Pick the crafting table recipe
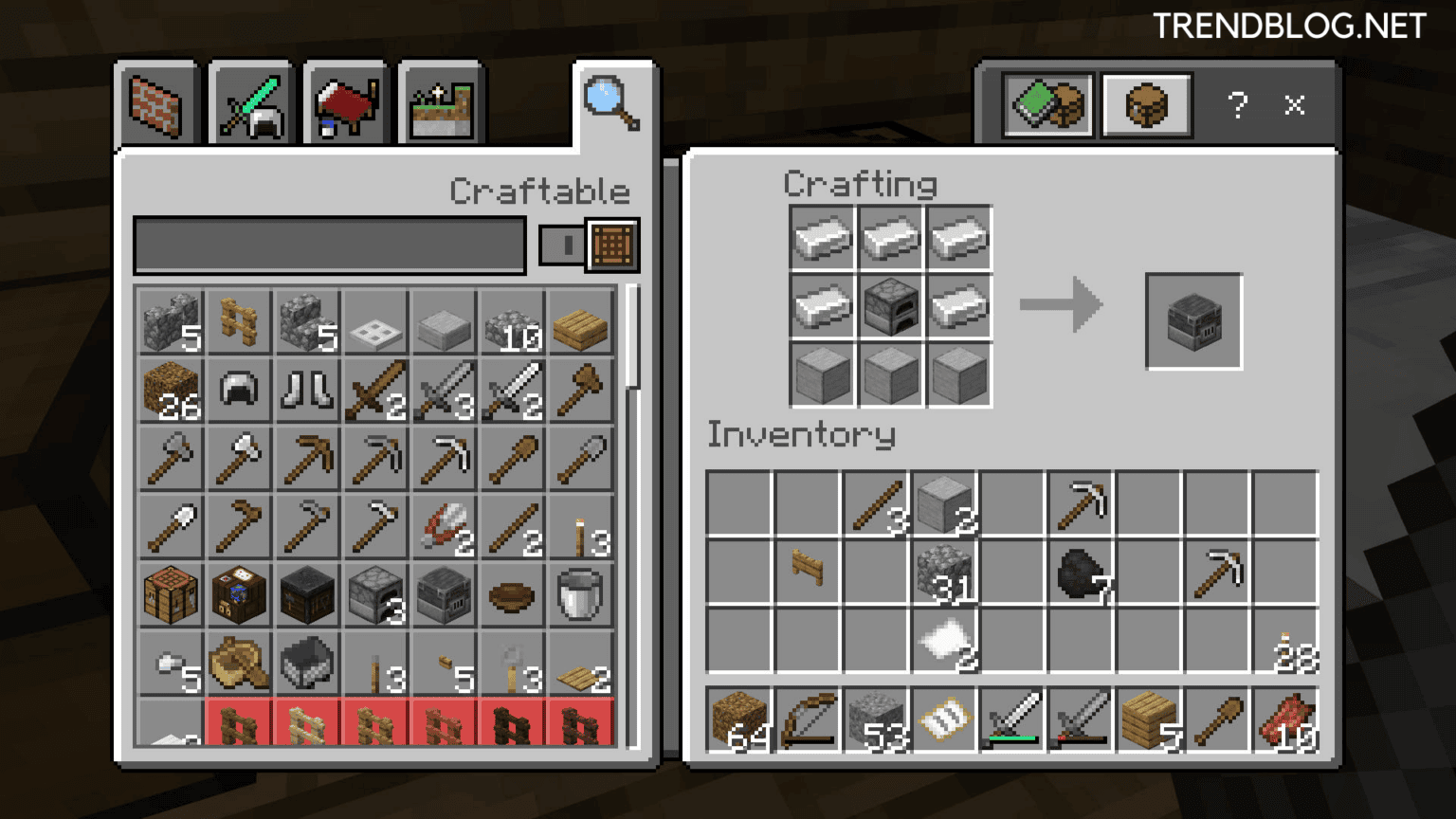1456x819 pixels. point(171,595)
